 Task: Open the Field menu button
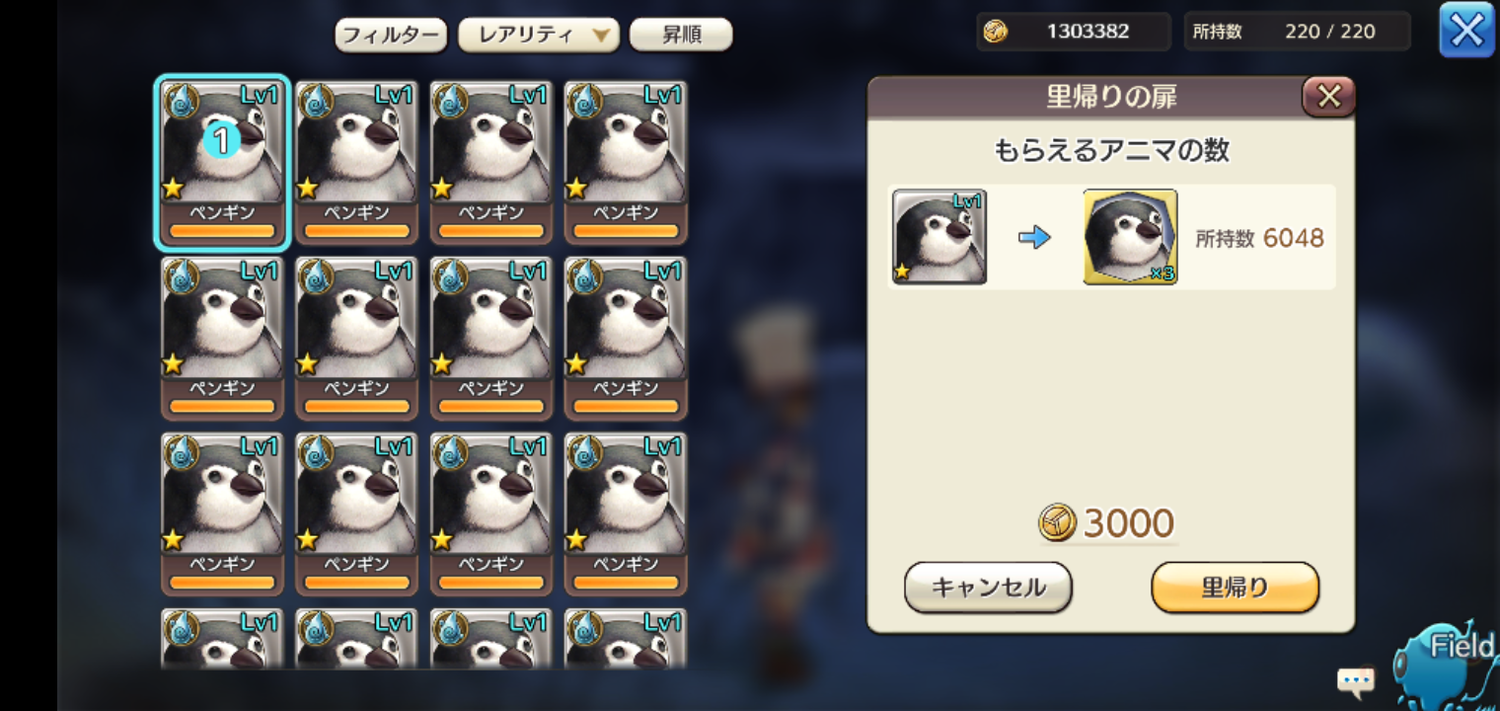click(x=1455, y=660)
